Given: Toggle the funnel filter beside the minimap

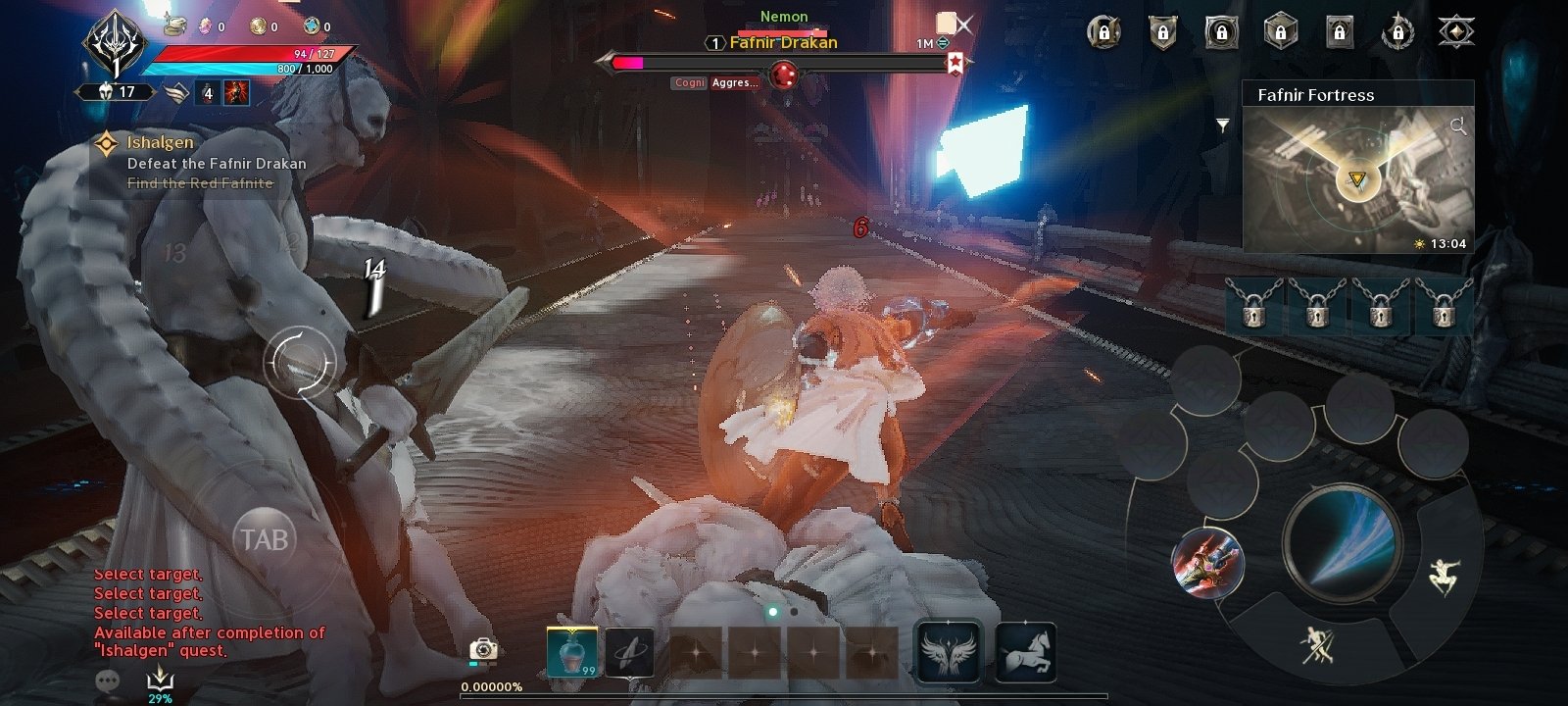Looking at the screenshot, I should (x=1223, y=126).
